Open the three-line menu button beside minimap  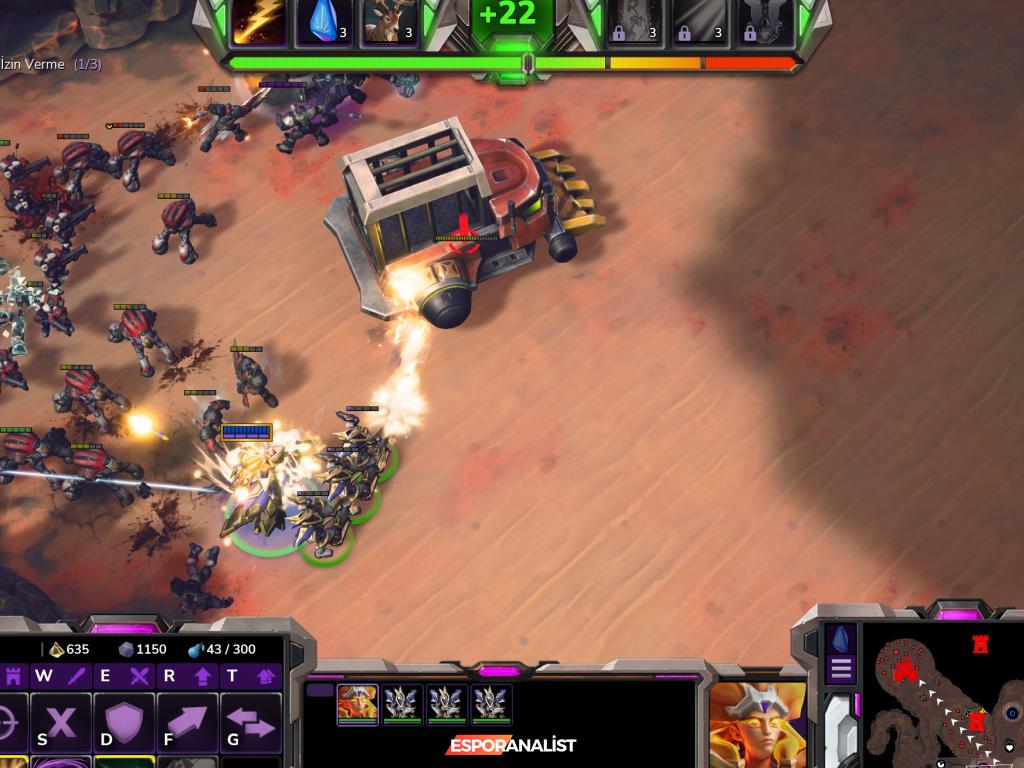tap(841, 669)
